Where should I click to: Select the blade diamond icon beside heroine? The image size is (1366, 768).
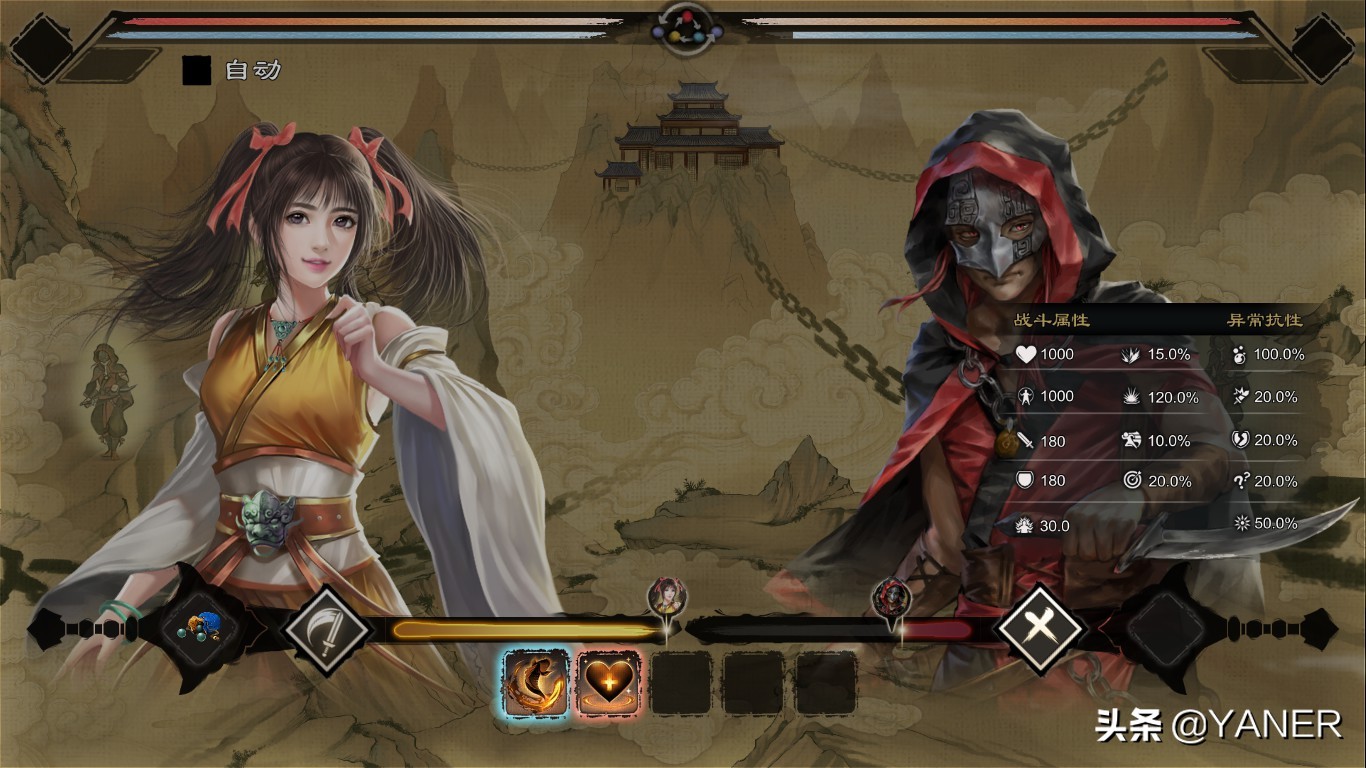pos(325,630)
